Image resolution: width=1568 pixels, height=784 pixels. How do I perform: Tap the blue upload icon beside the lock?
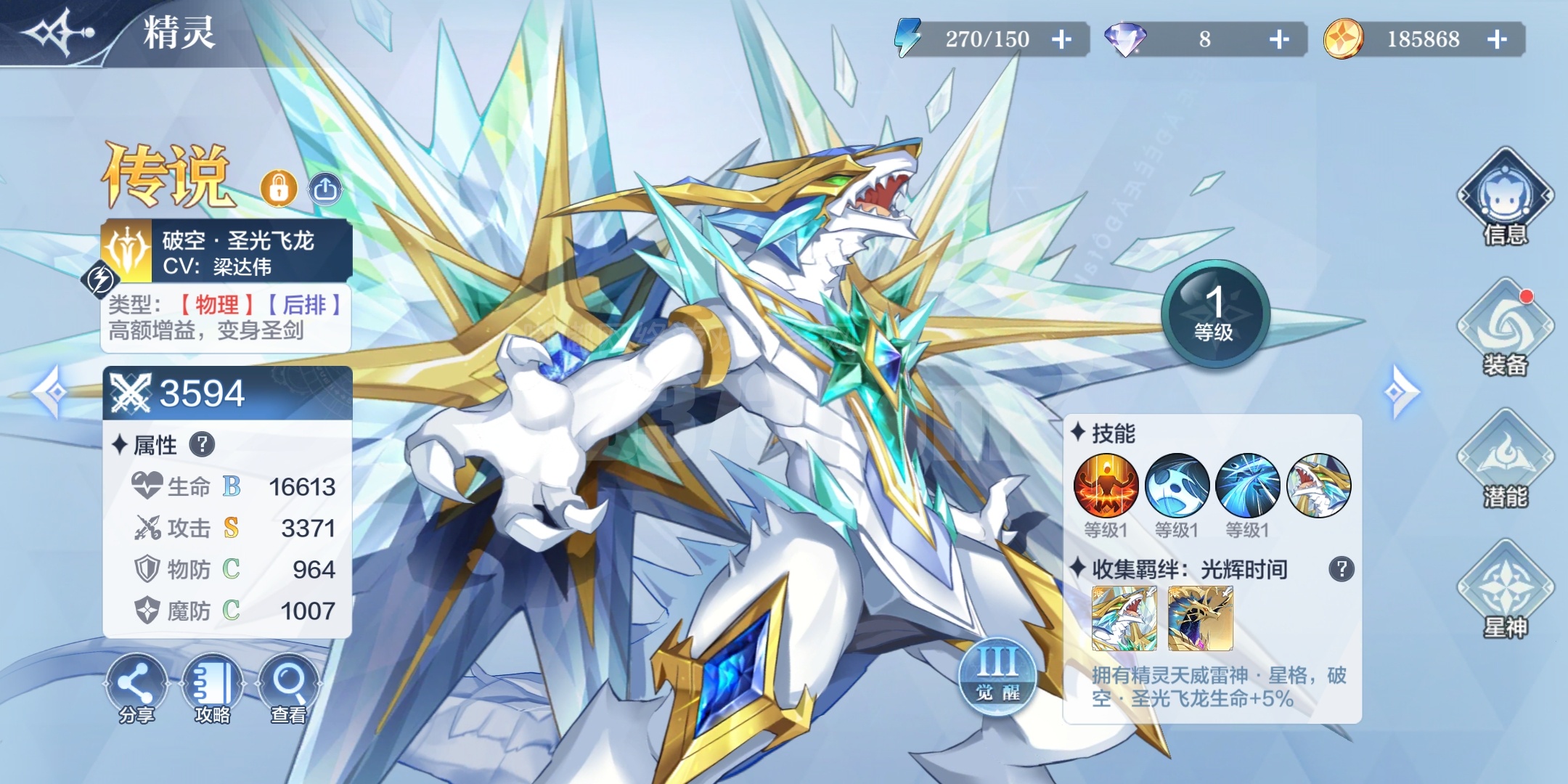tap(325, 189)
